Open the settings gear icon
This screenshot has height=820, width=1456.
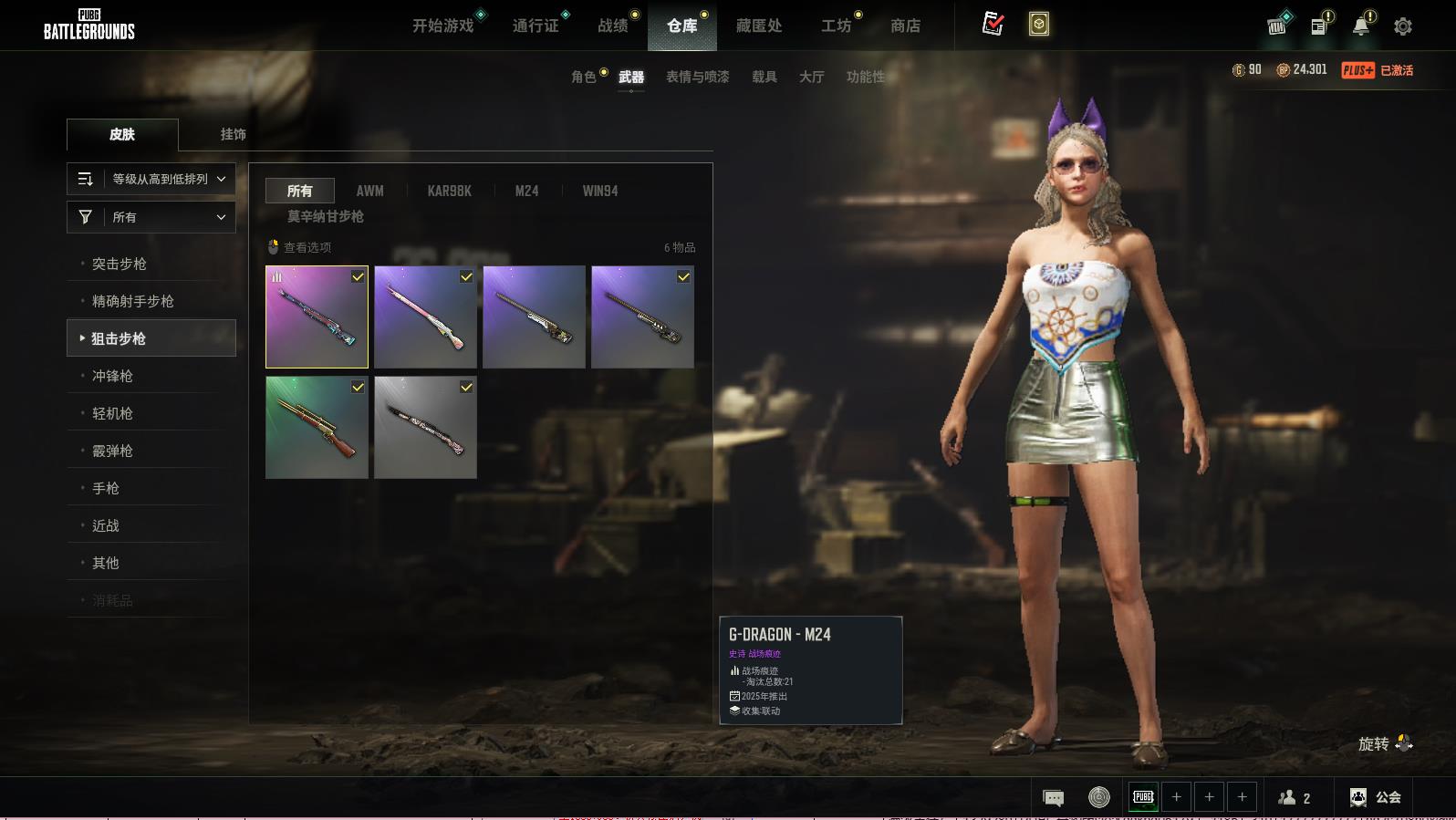(x=1403, y=26)
